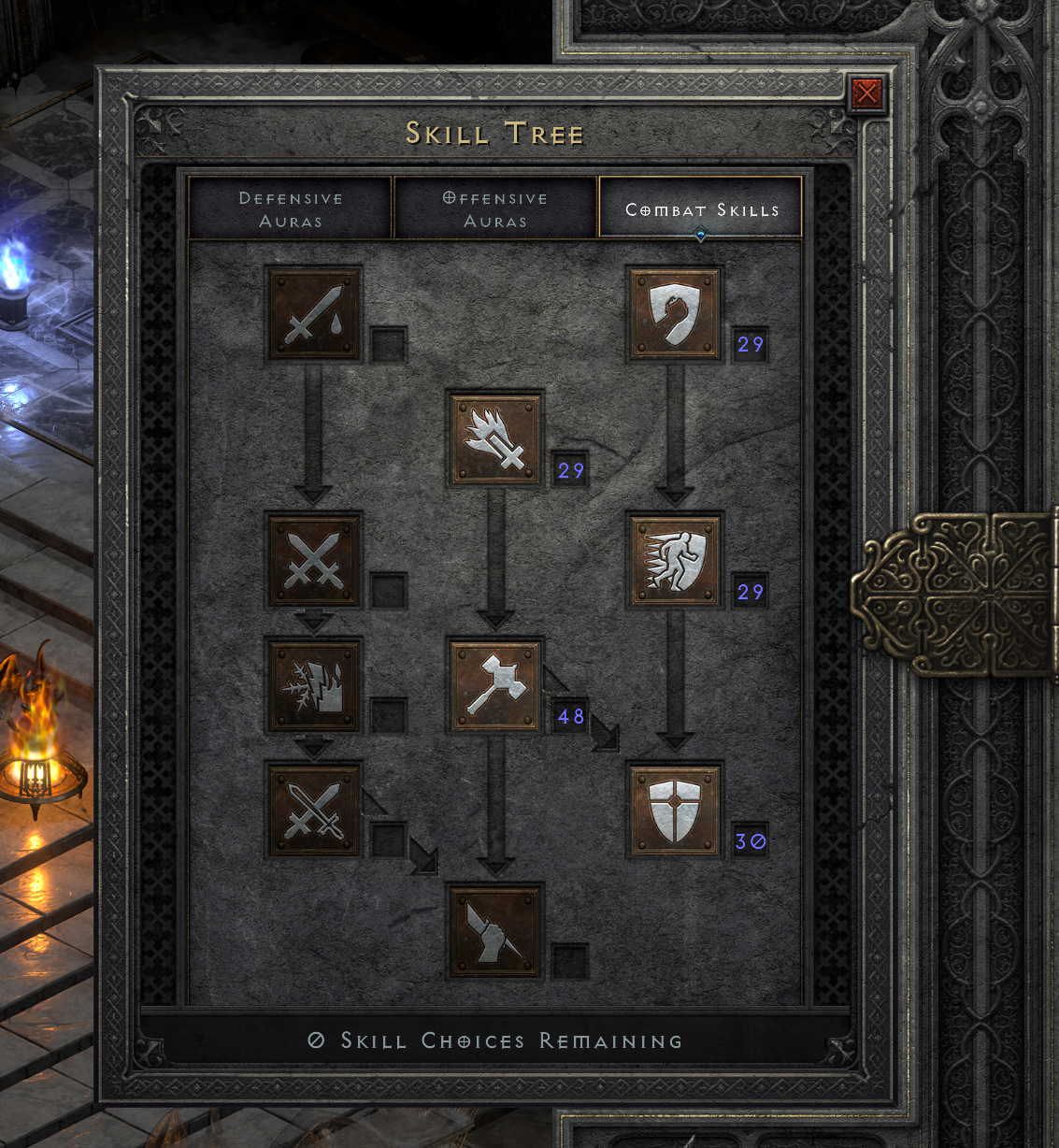The height and width of the screenshot is (1148, 1059).
Task: Click the Zeal crossed swords skill
Action: click(x=314, y=561)
